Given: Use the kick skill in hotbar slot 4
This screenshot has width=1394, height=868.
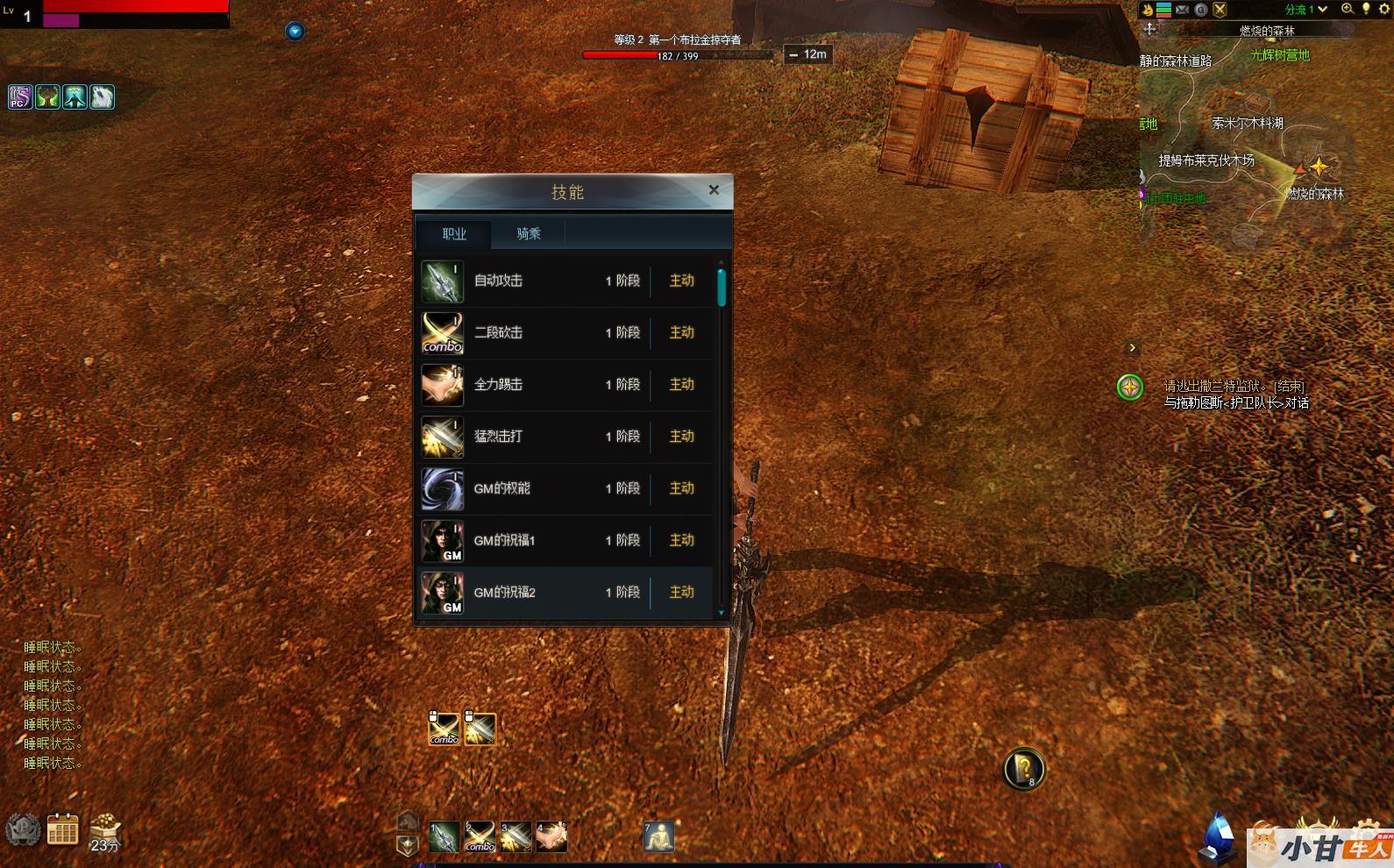Looking at the screenshot, I should (552, 838).
